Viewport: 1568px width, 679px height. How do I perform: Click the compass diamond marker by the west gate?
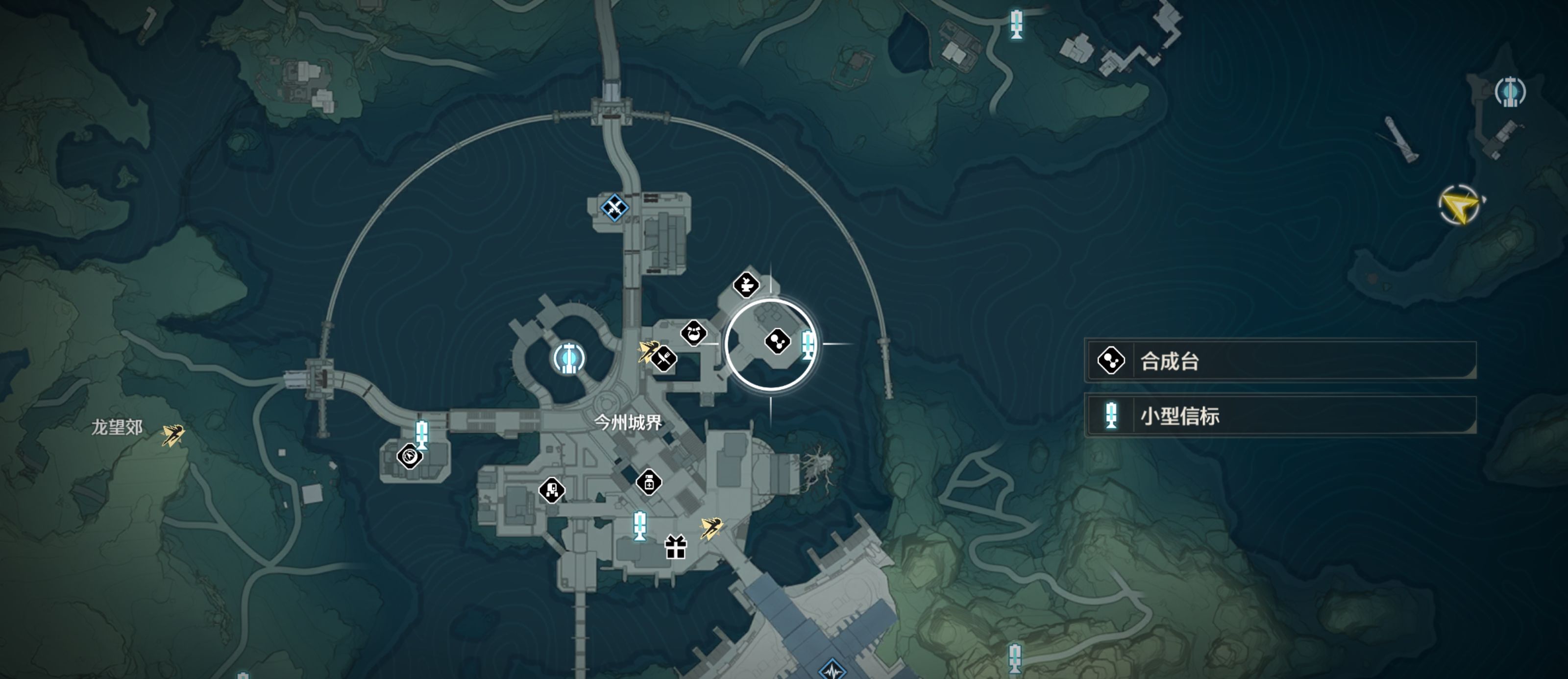tap(410, 455)
